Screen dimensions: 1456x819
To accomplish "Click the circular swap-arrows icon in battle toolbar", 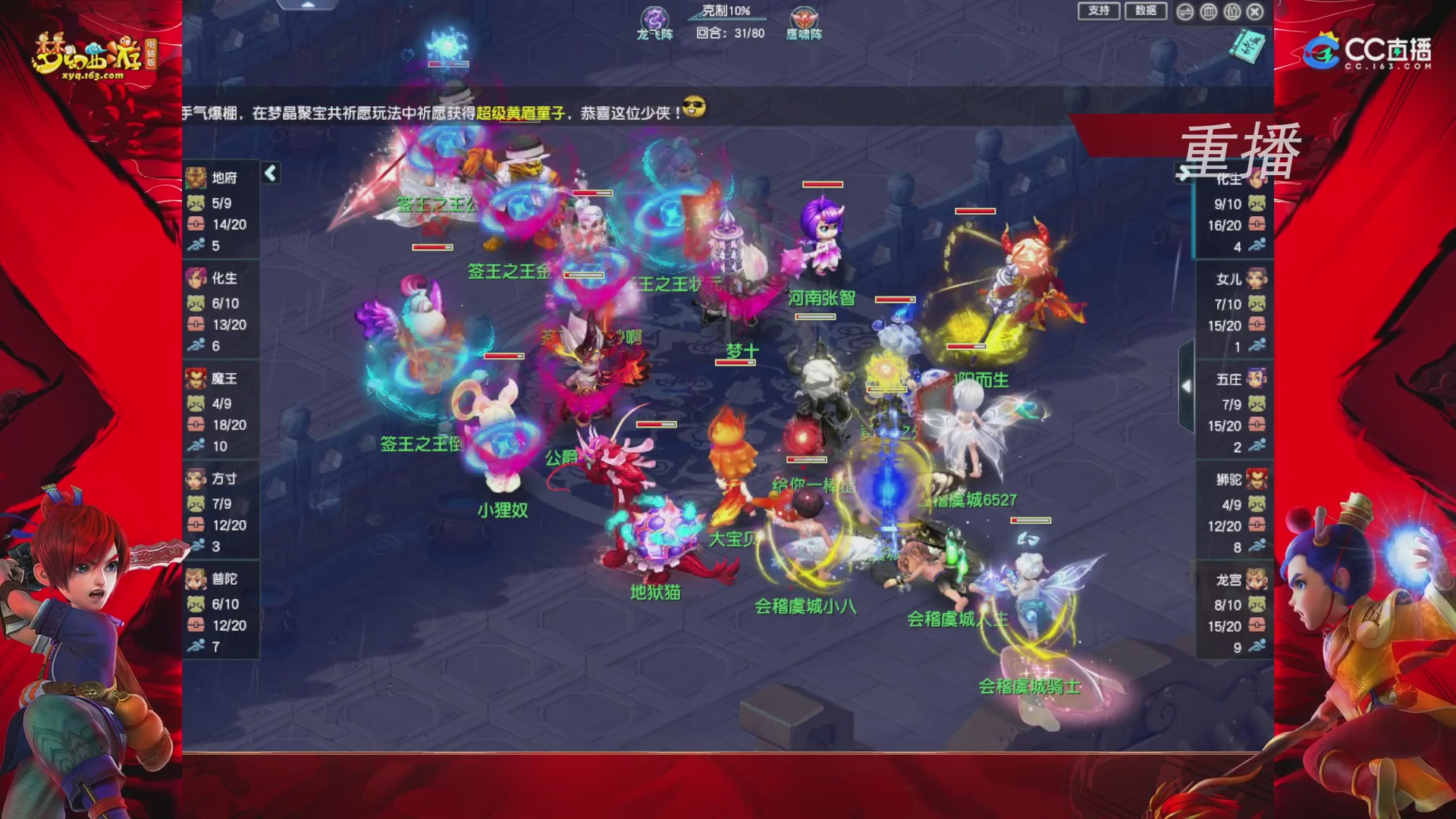I will pos(1185,11).
